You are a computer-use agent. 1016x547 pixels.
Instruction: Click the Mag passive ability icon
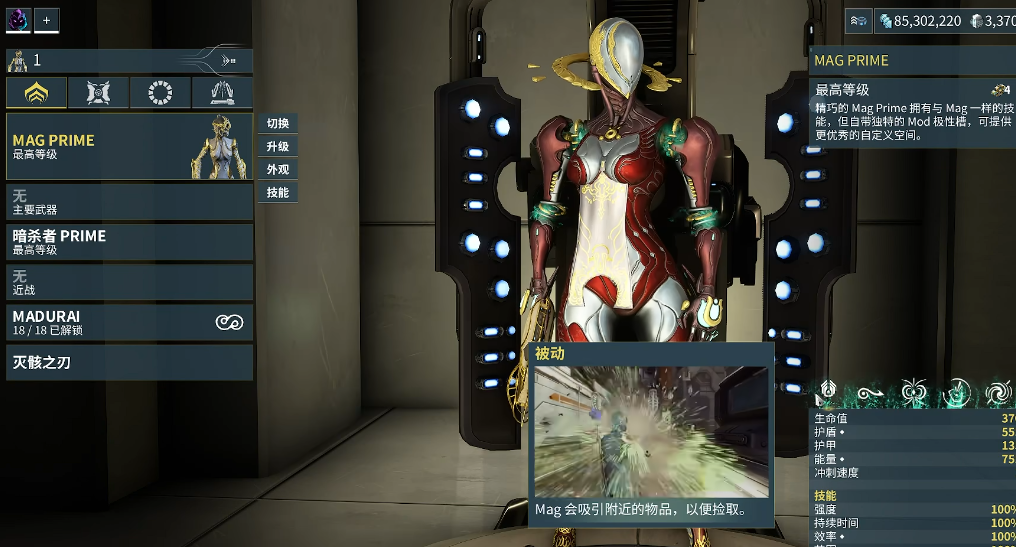[x=827, y=391]
